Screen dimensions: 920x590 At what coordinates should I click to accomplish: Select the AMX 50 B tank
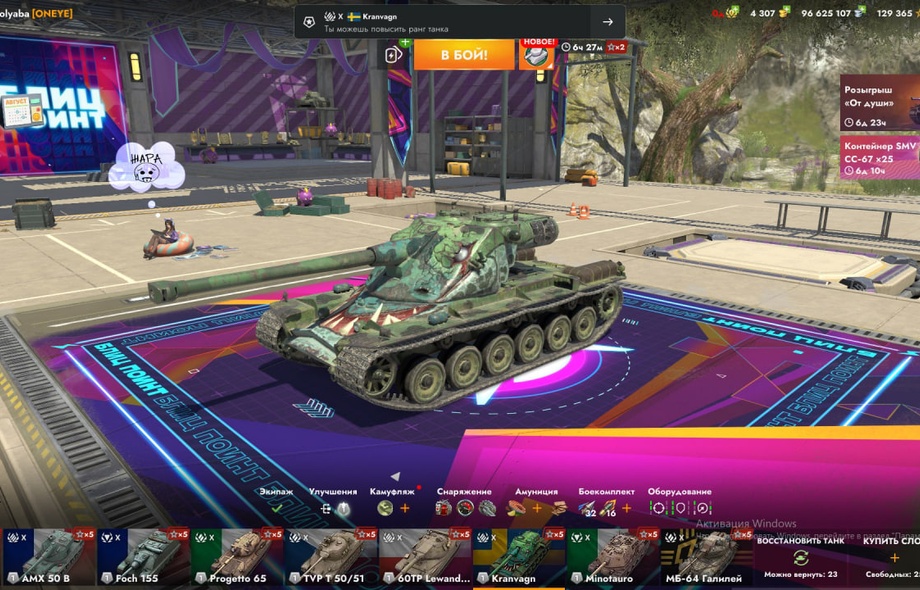tap(48, 558)
